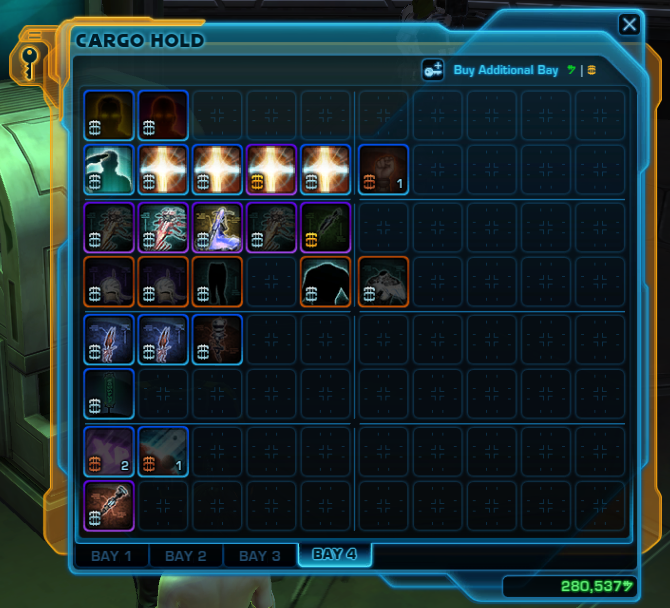Image resolution: width=670 pixels, height=608 pixels.
Task: Open the Bay 2 tab
Action: coord(185,556)
